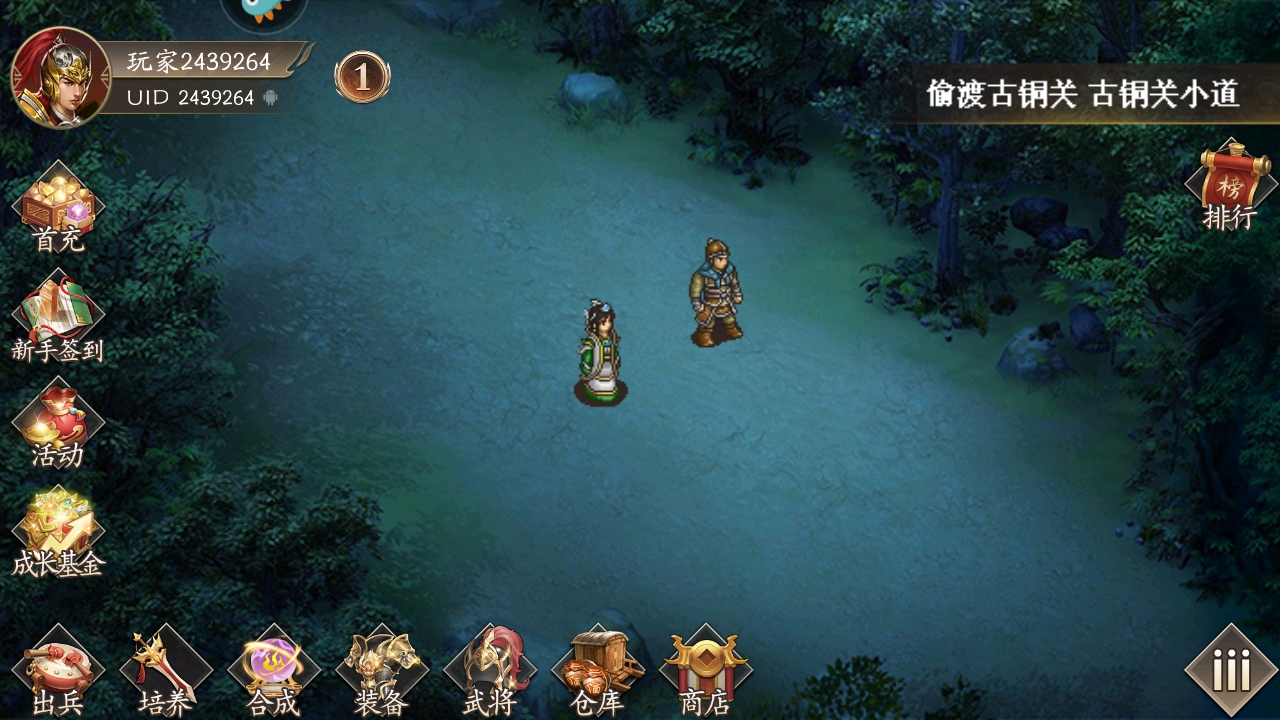The width and height of the screenshot is (1280, 720).
Task: Toggle the diamond menu button with three bars
Action: tap(1230, 670)
